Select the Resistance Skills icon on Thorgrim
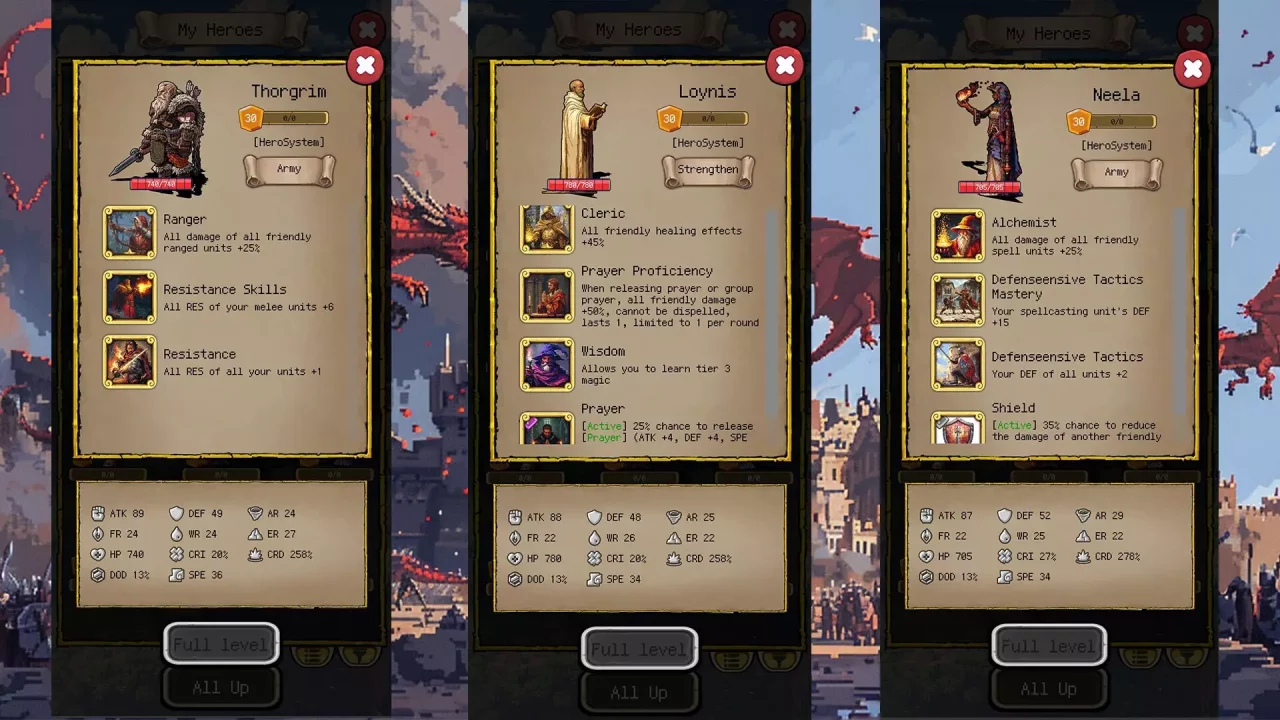1280x720 pixels. tap(129, 298)
